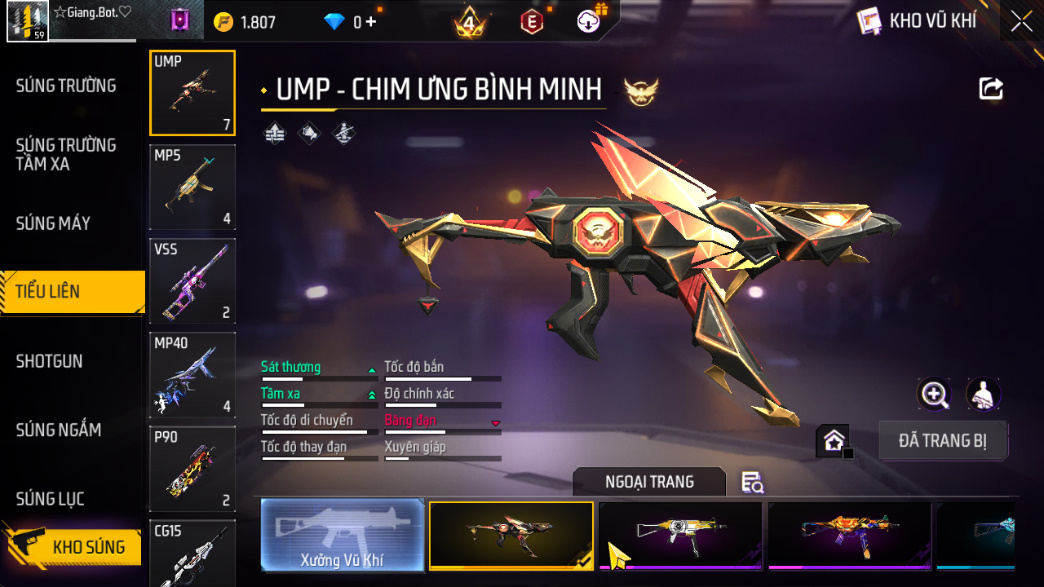Choose the VSS weapon tile
Screen dimensions: 1044x587
point(193,281)
